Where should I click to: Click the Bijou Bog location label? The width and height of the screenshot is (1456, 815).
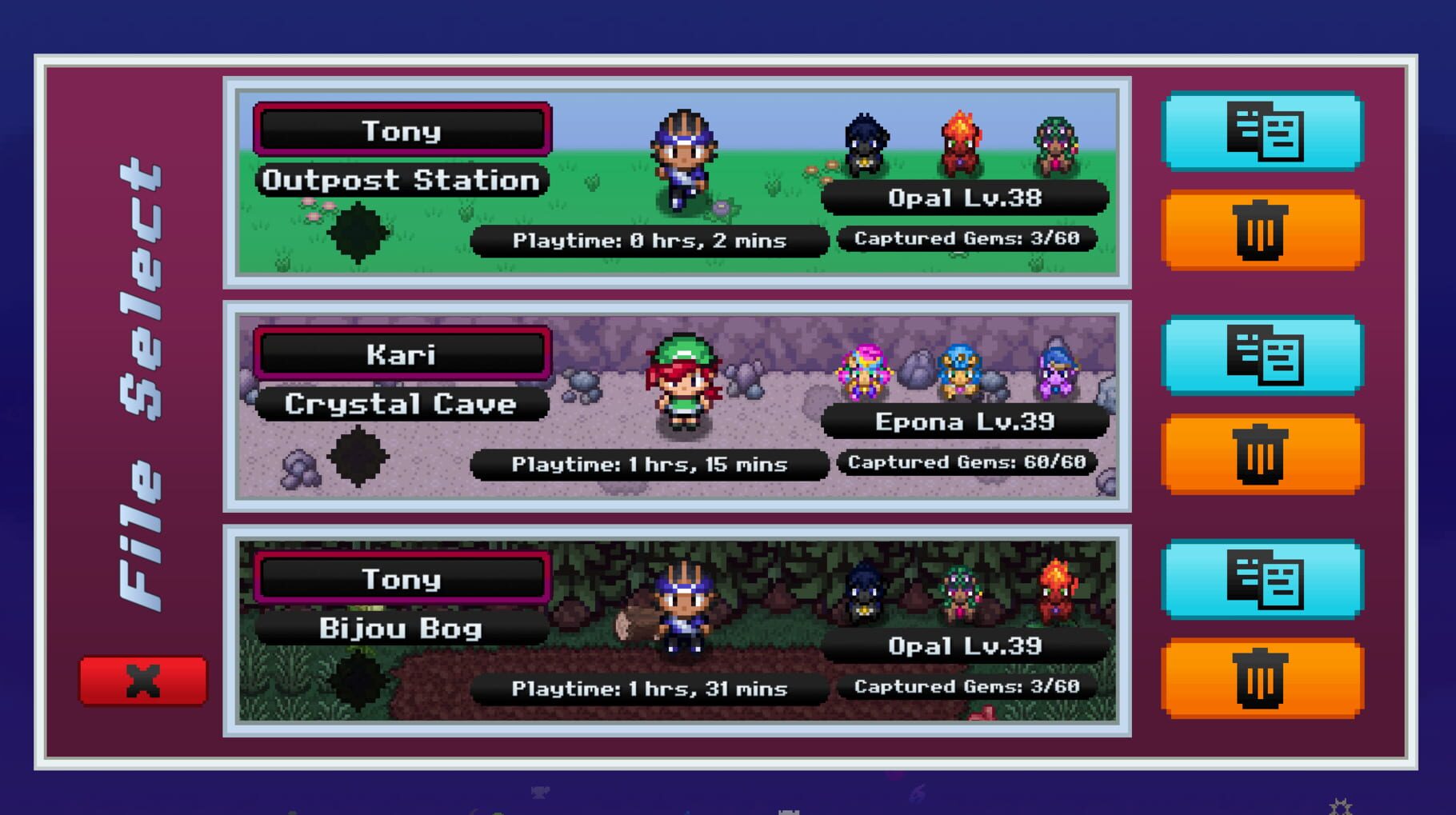pyautogui.click(x=402, y=627)
